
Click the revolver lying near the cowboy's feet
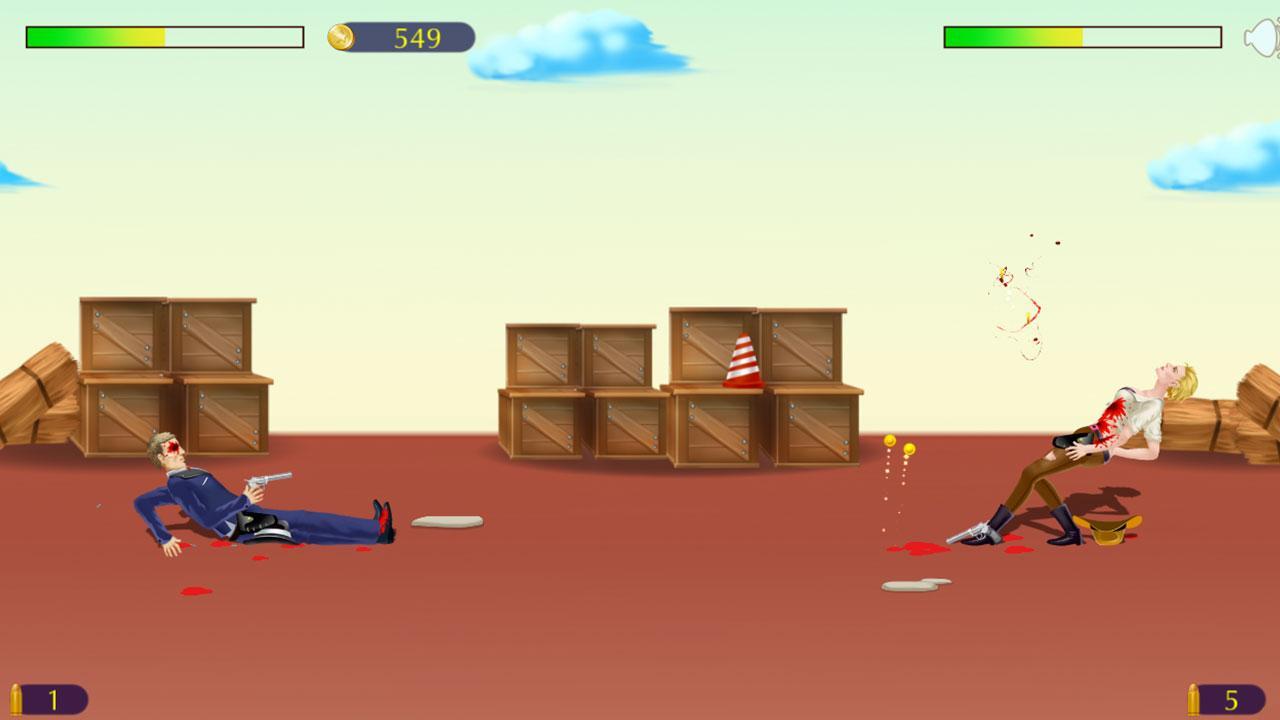pos(975,530)
